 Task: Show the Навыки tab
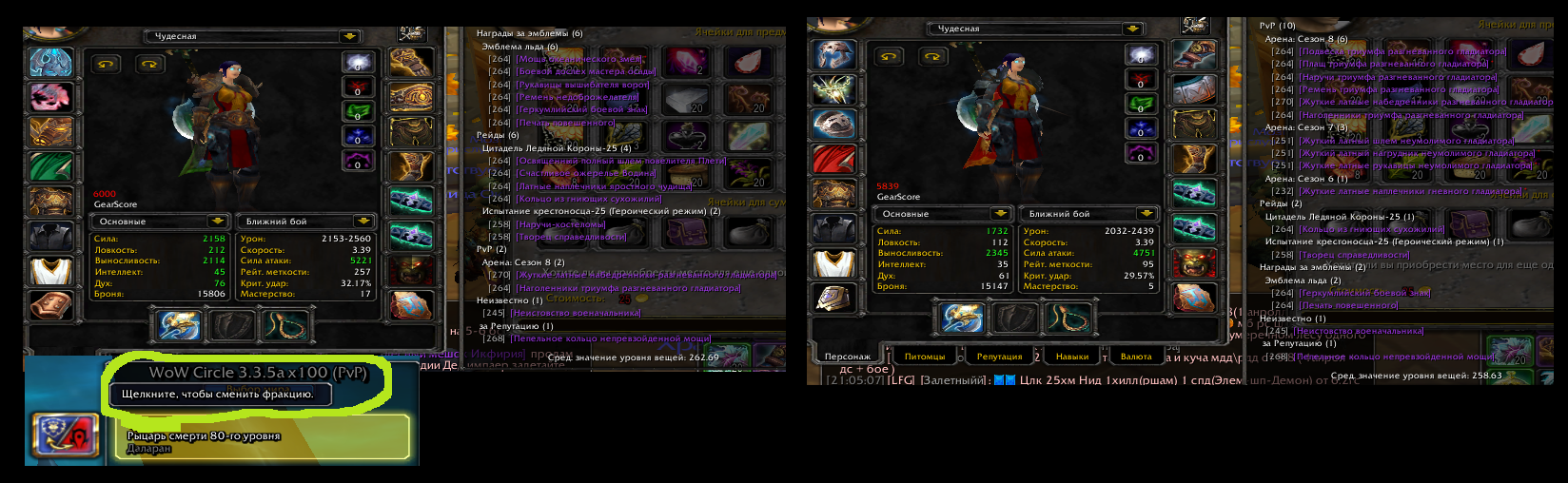(x=1071, y=357)
